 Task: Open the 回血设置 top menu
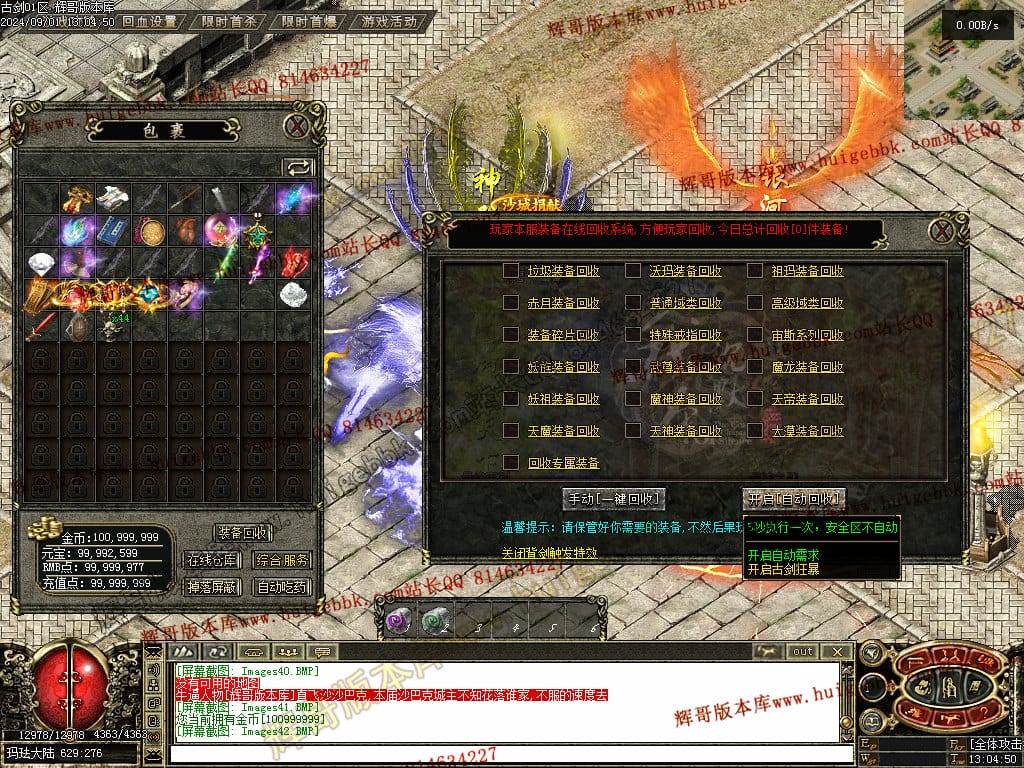149,21
